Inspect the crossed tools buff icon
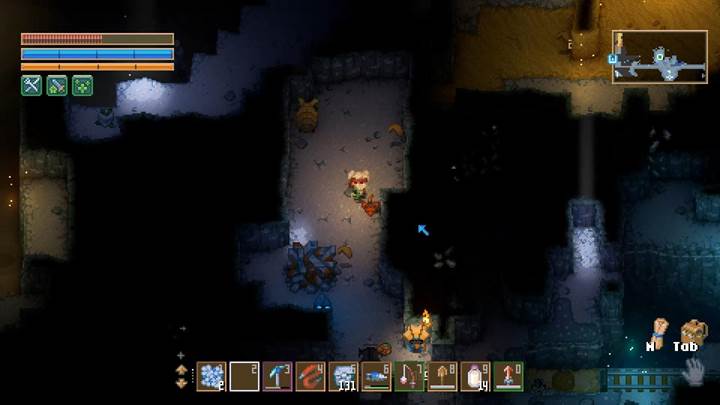720x405 pixels. tap(32, 86)
